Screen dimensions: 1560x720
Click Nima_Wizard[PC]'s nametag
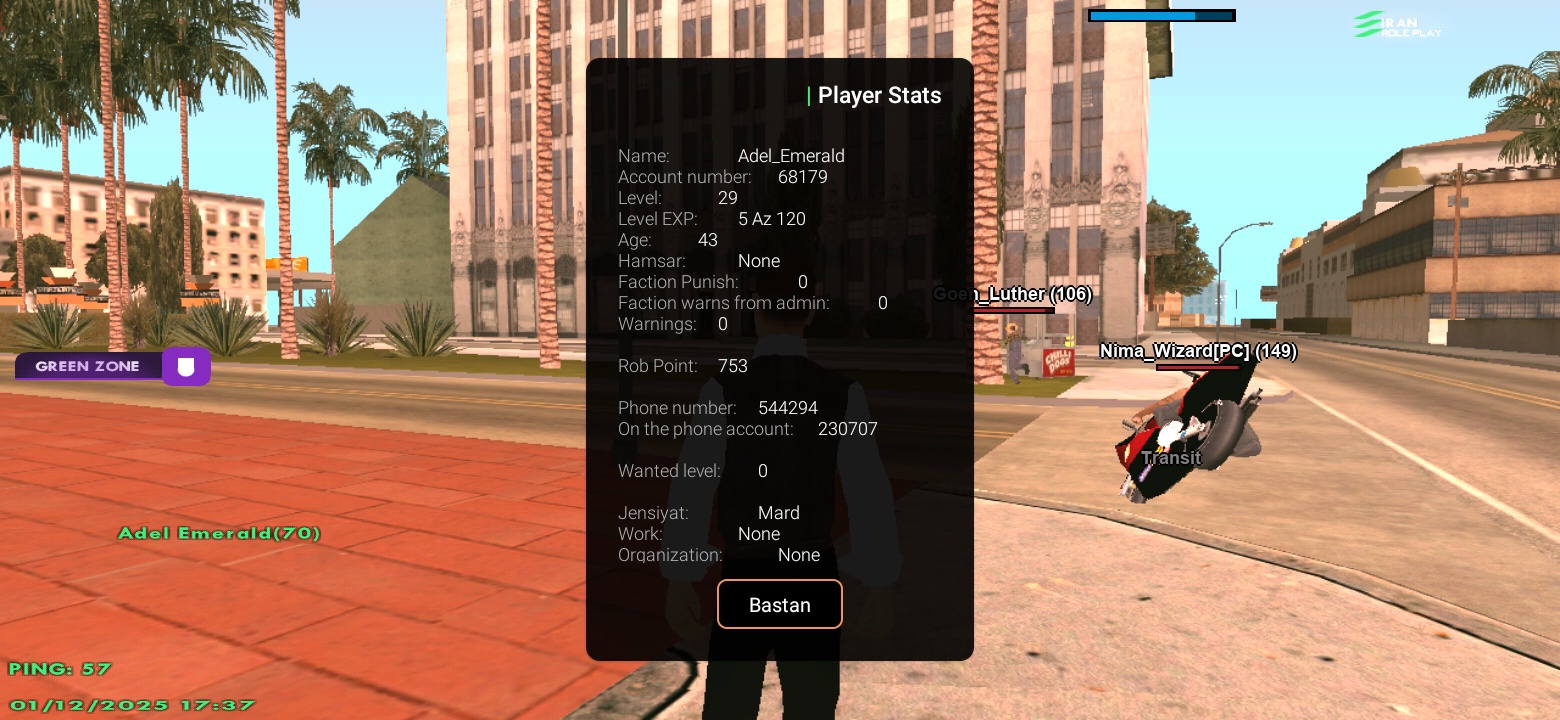pos(1197,351)
